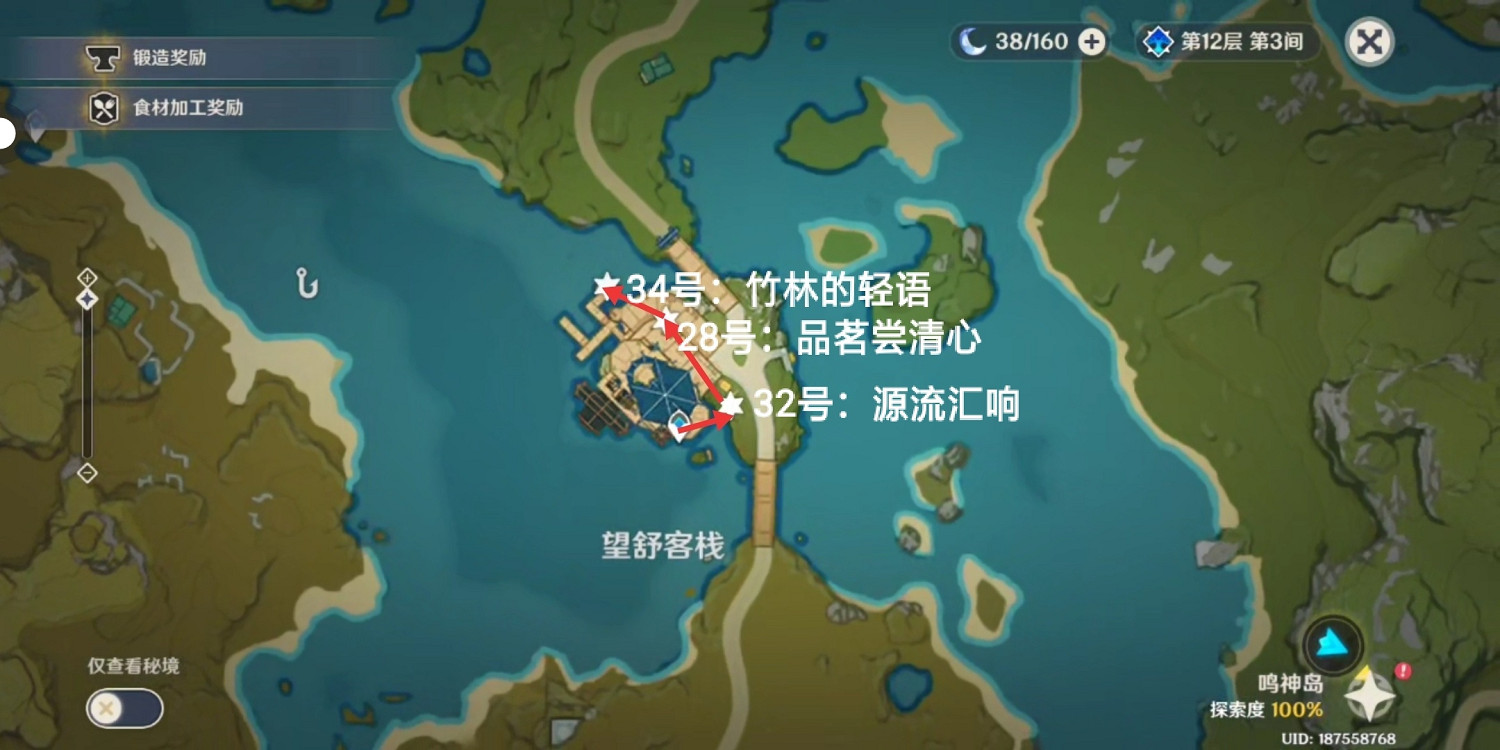The width and height of the screenshot is (1500, 750).
Task: Open the Spiral Abyss 第12层 第3间 icon
Action: pyautogui.click(x=1157, y=42)
